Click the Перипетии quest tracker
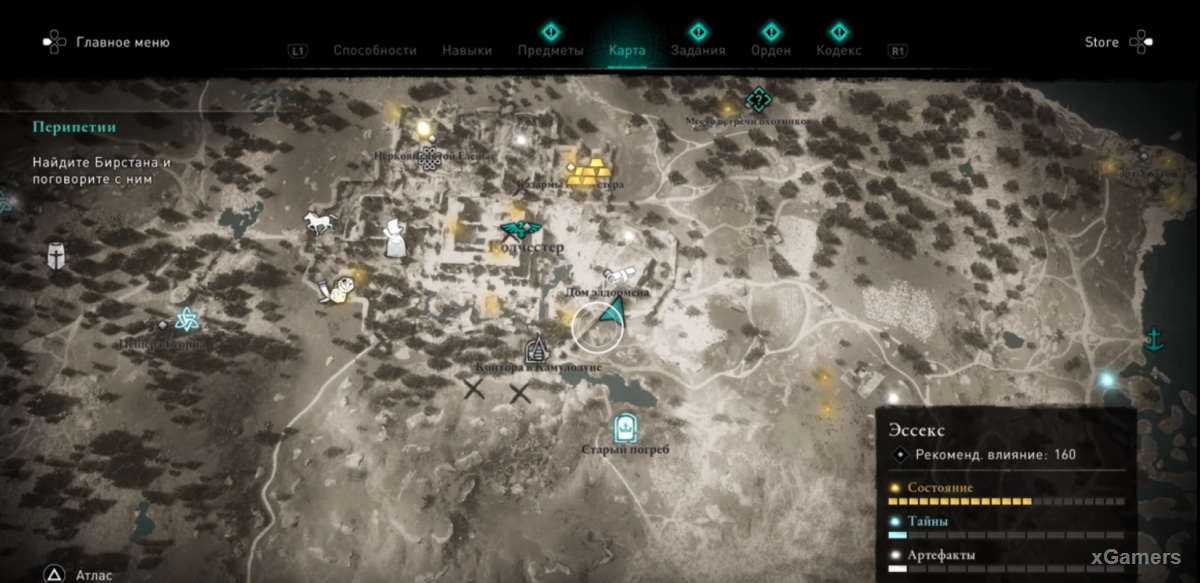This screenshot has width=1200, height=583. coord(74,127)
